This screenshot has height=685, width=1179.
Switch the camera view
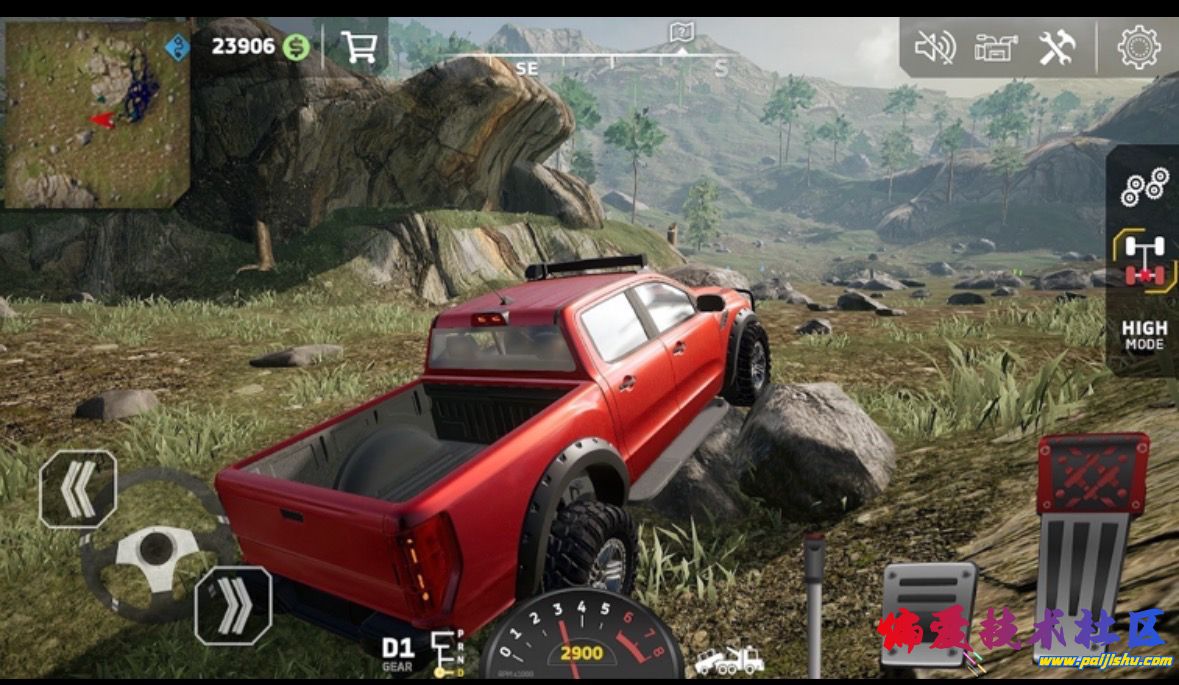pyautogui.click(x=996, y=47)
